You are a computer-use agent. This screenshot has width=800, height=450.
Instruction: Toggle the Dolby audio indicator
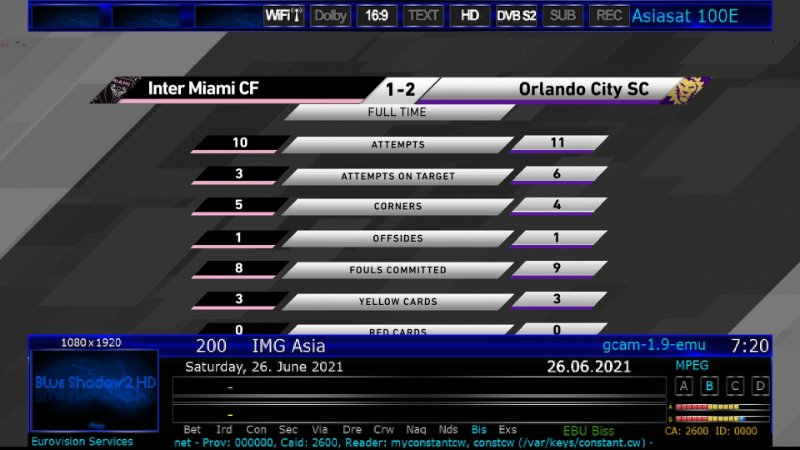click(329, 15)
